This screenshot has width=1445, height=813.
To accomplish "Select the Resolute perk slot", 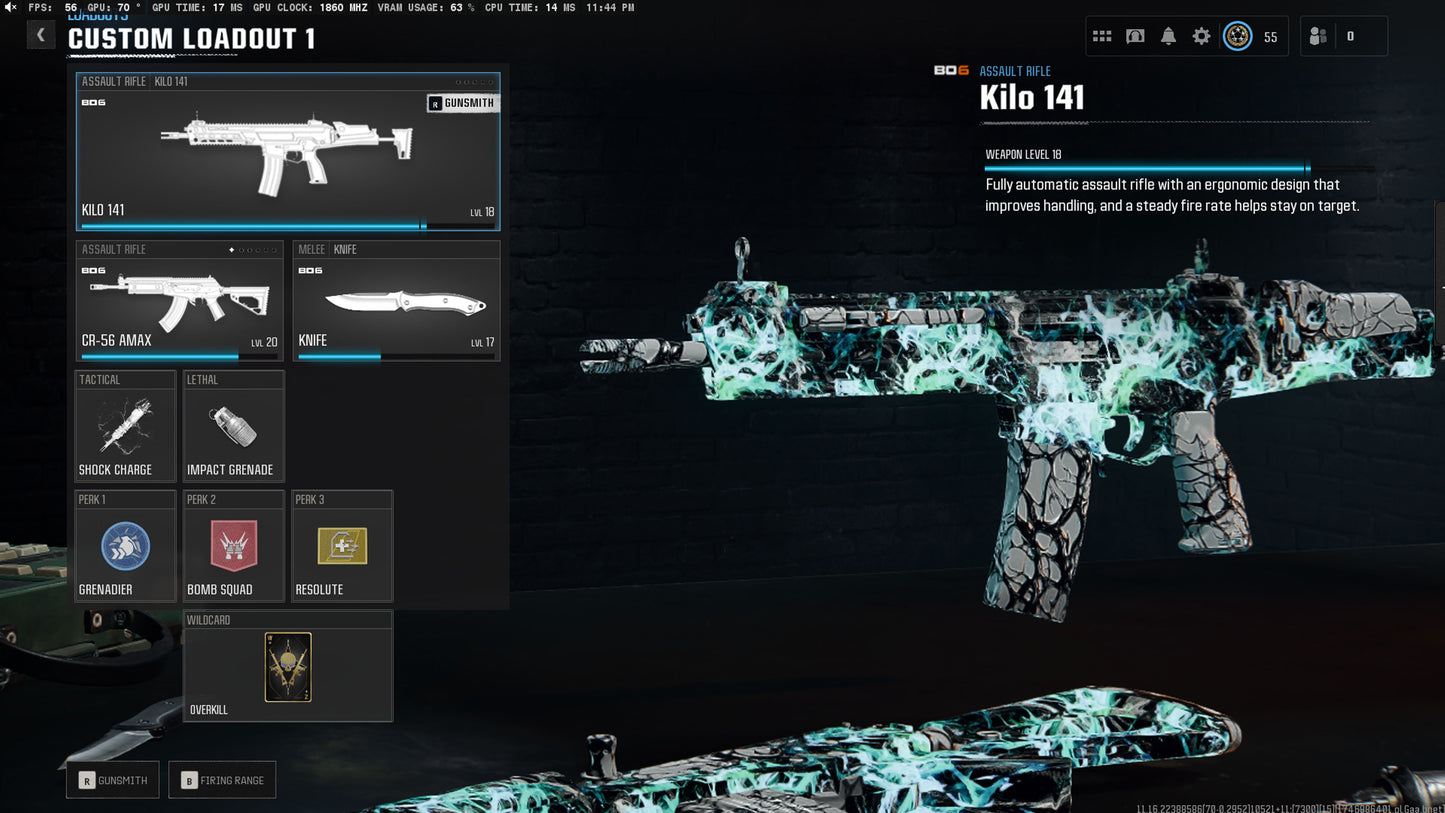I will 342,546.
